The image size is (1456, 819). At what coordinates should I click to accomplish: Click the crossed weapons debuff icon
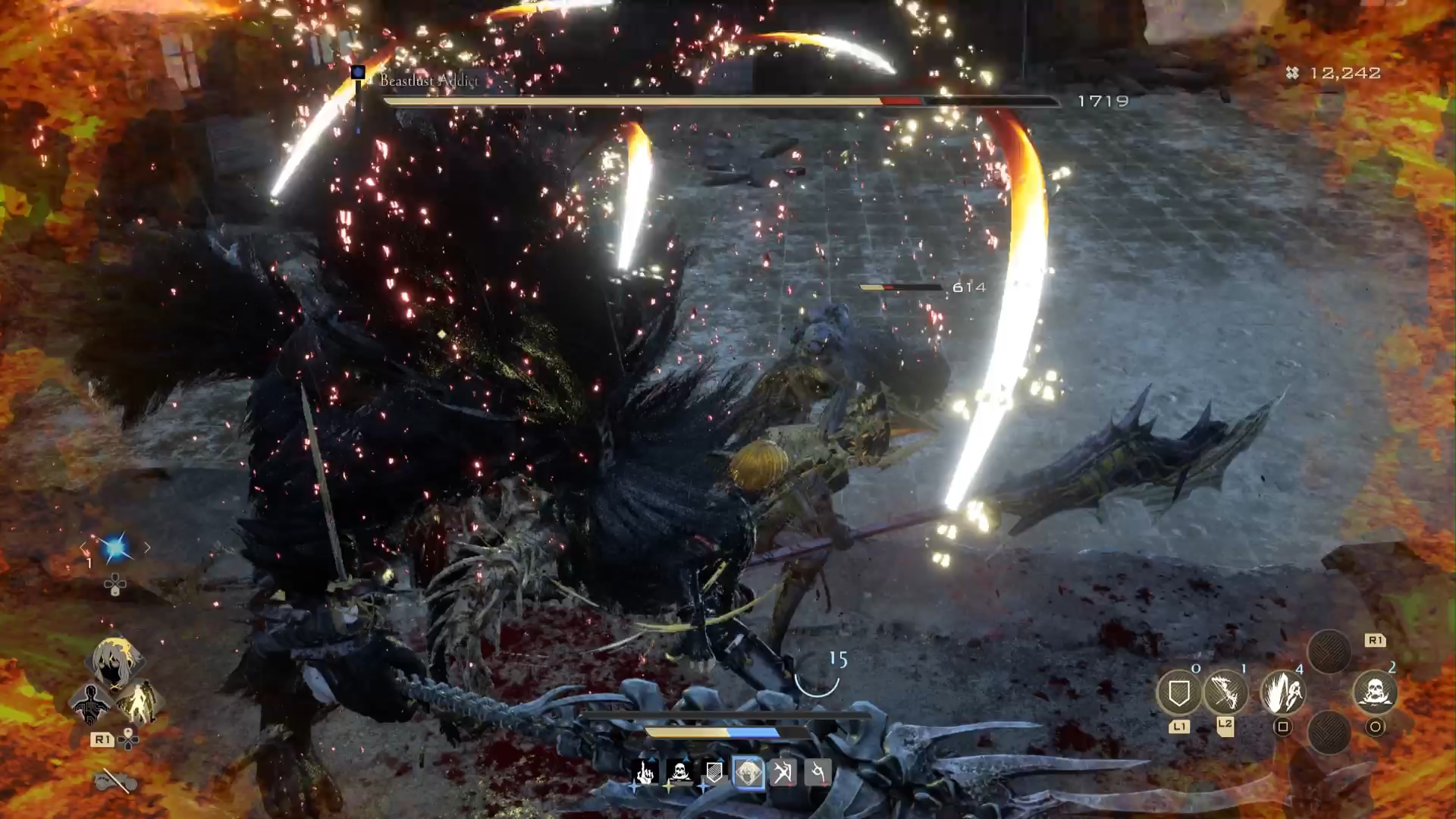(x=783, y=773)
